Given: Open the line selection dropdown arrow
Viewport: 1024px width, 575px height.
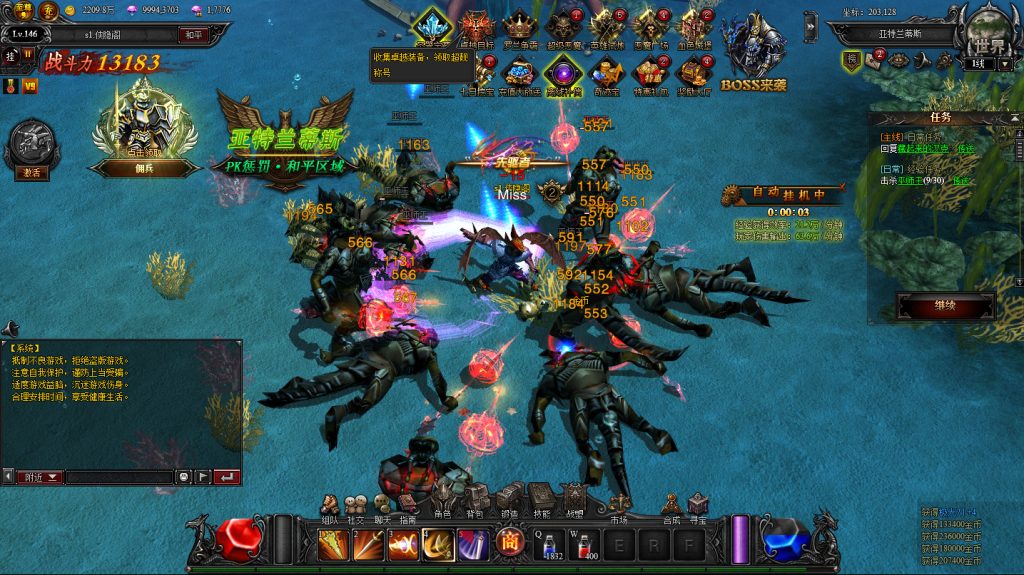Looking at the screenshot, I should 1005,64.
